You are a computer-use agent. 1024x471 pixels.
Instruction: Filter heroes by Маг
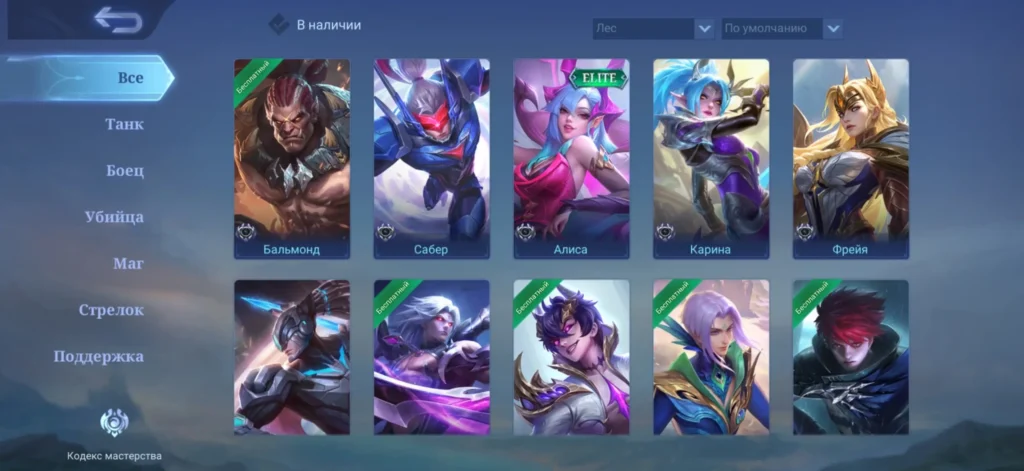[x=128, y=264]
